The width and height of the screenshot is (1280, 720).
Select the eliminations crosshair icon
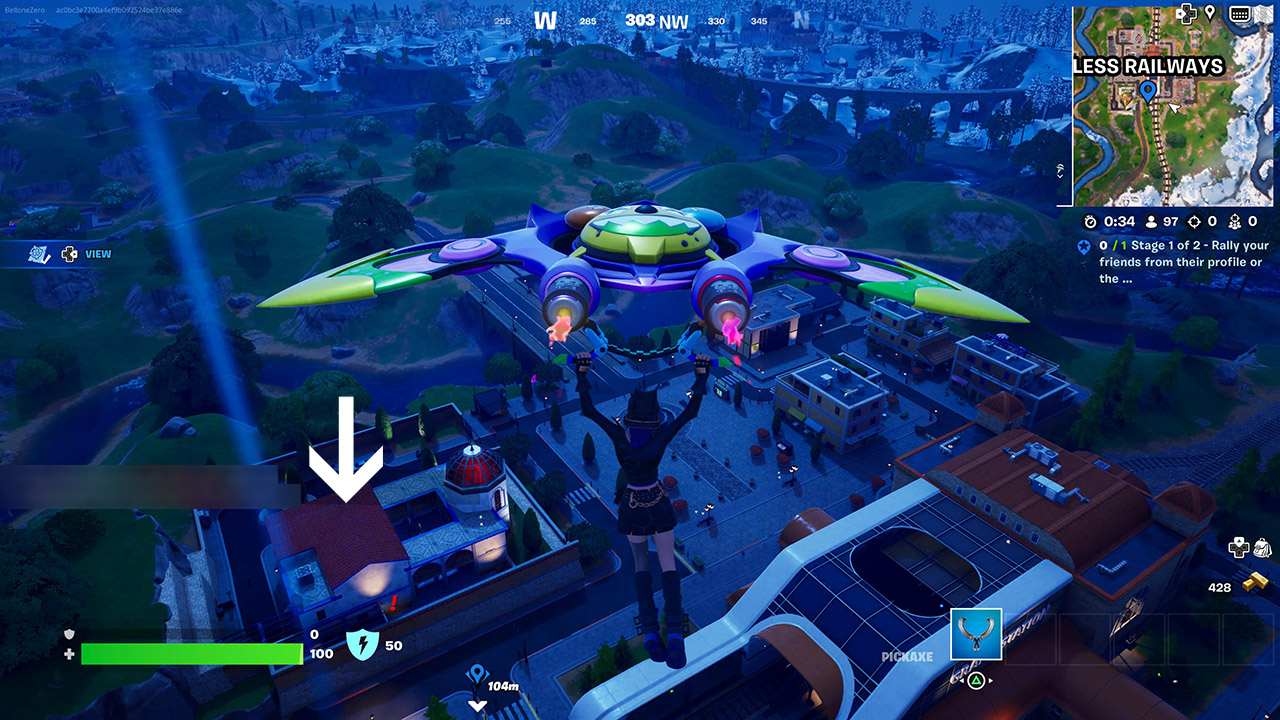coord(1195,221)
